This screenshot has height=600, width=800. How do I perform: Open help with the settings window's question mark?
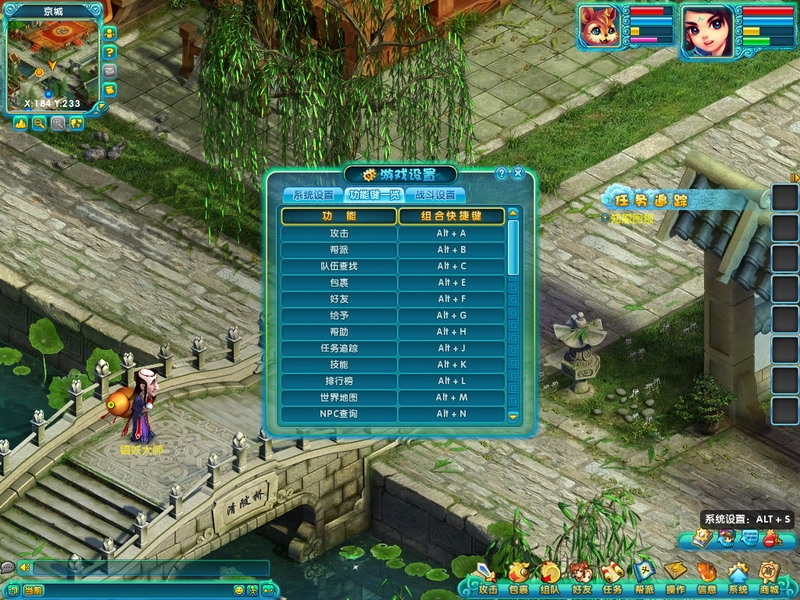point(502,173)
